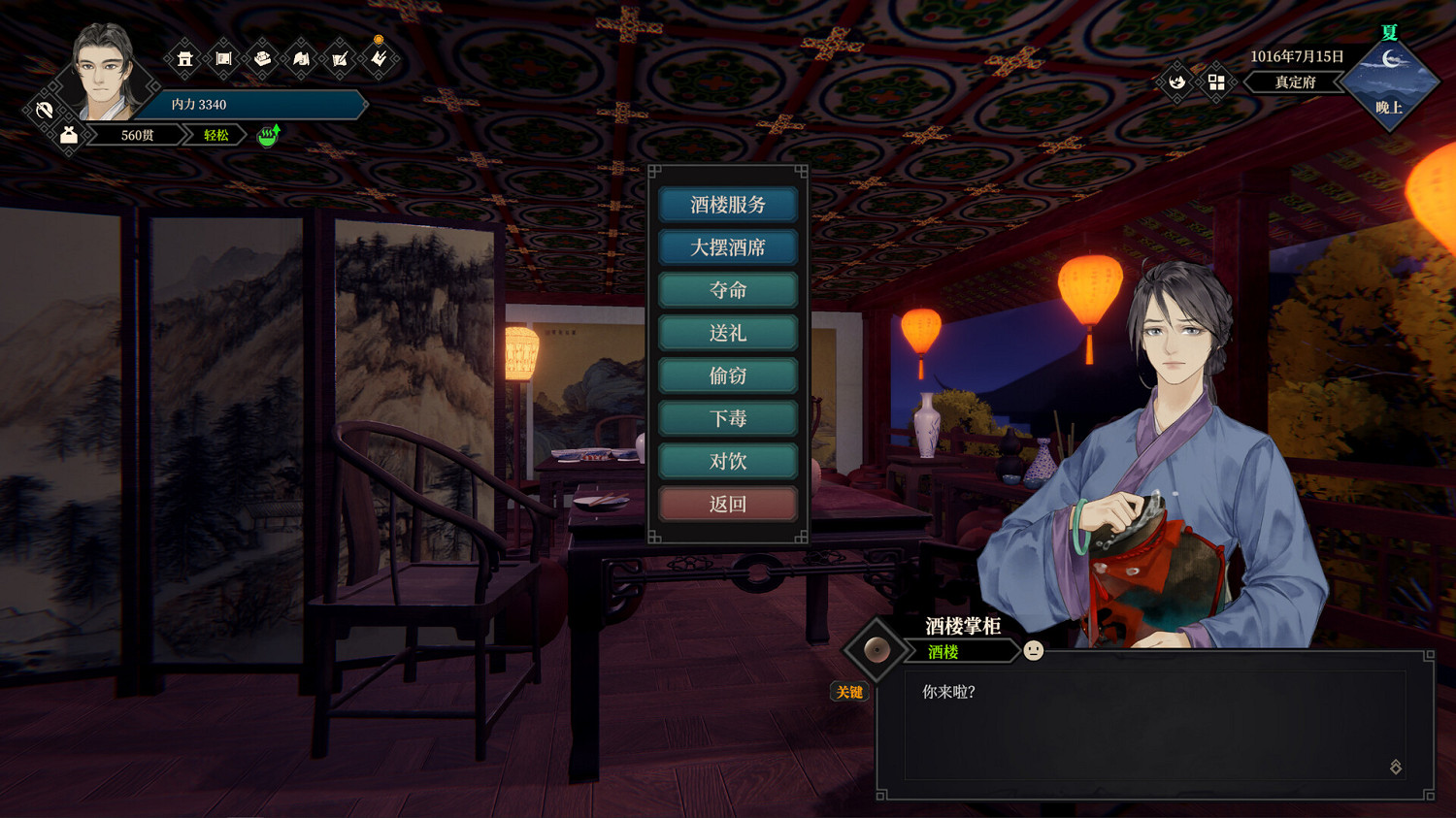Click the money pouch icon near 560贯
Viewport: 1456px width, 818px height.
(x=68, y=134)
